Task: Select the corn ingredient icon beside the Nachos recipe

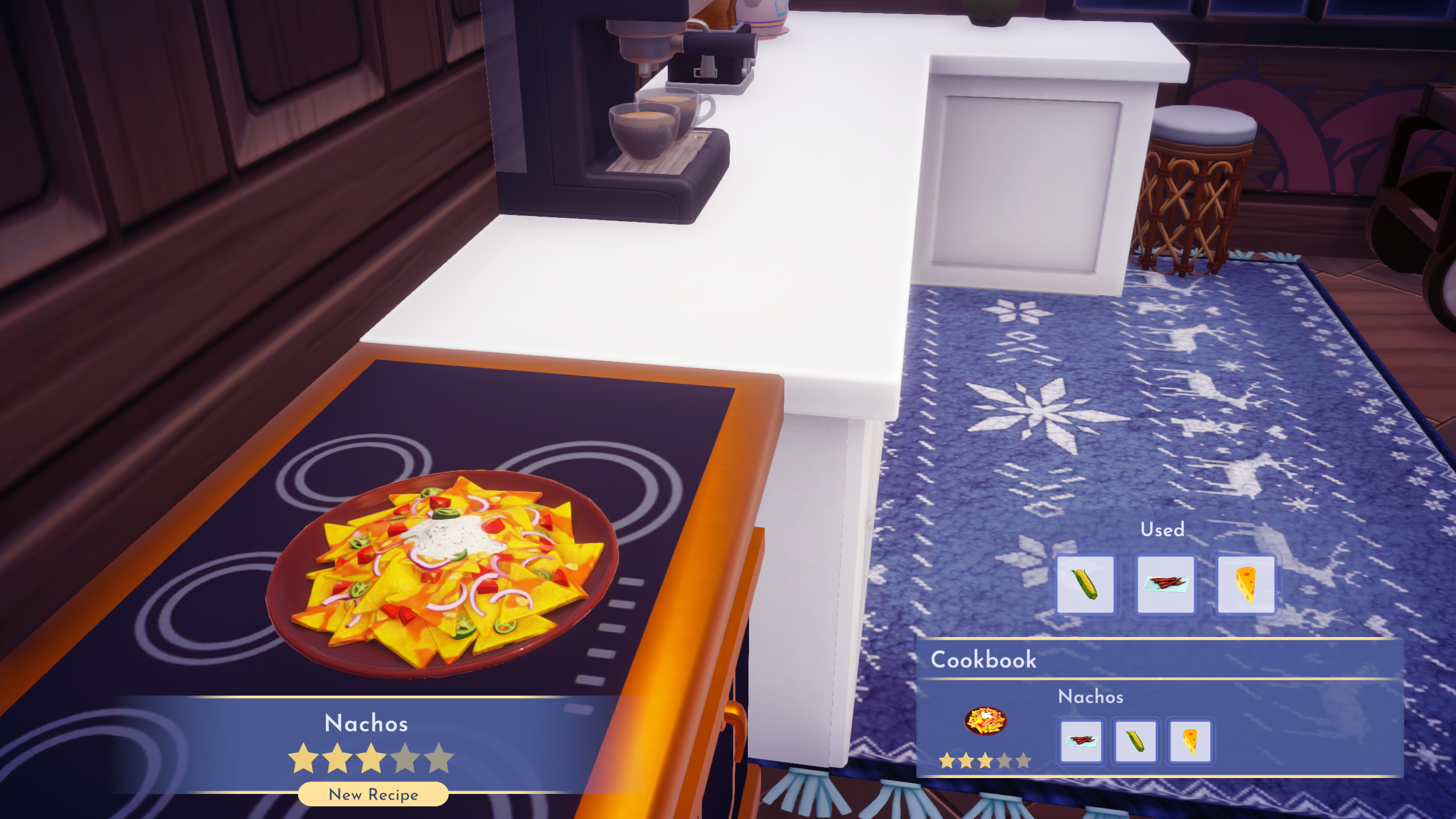Action: click(1135, 743)
